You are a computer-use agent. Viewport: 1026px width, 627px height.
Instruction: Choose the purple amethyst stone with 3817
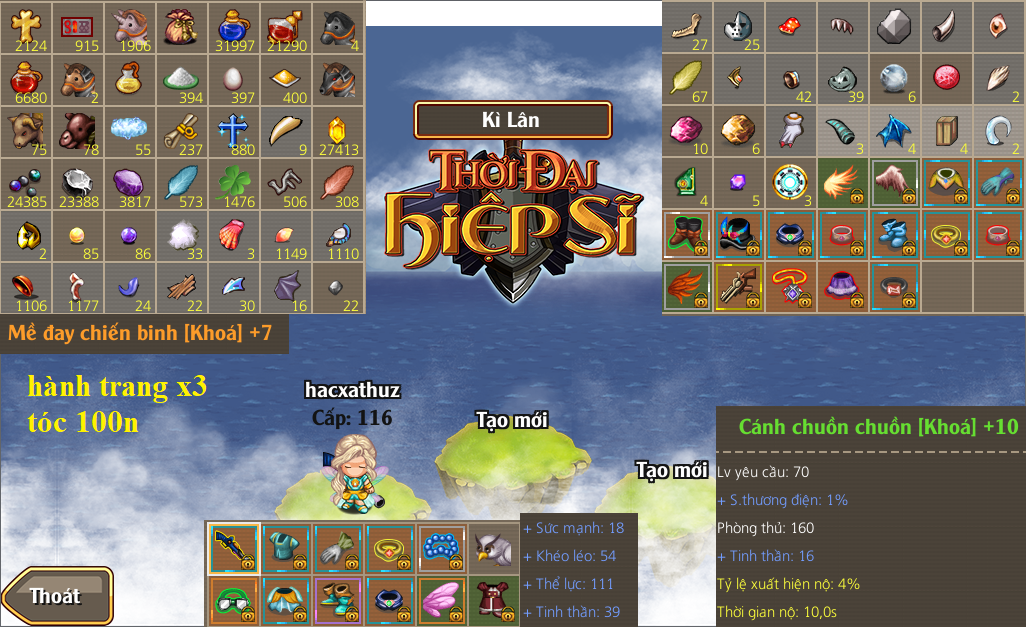pyautogui.click(x=129, y=183)
